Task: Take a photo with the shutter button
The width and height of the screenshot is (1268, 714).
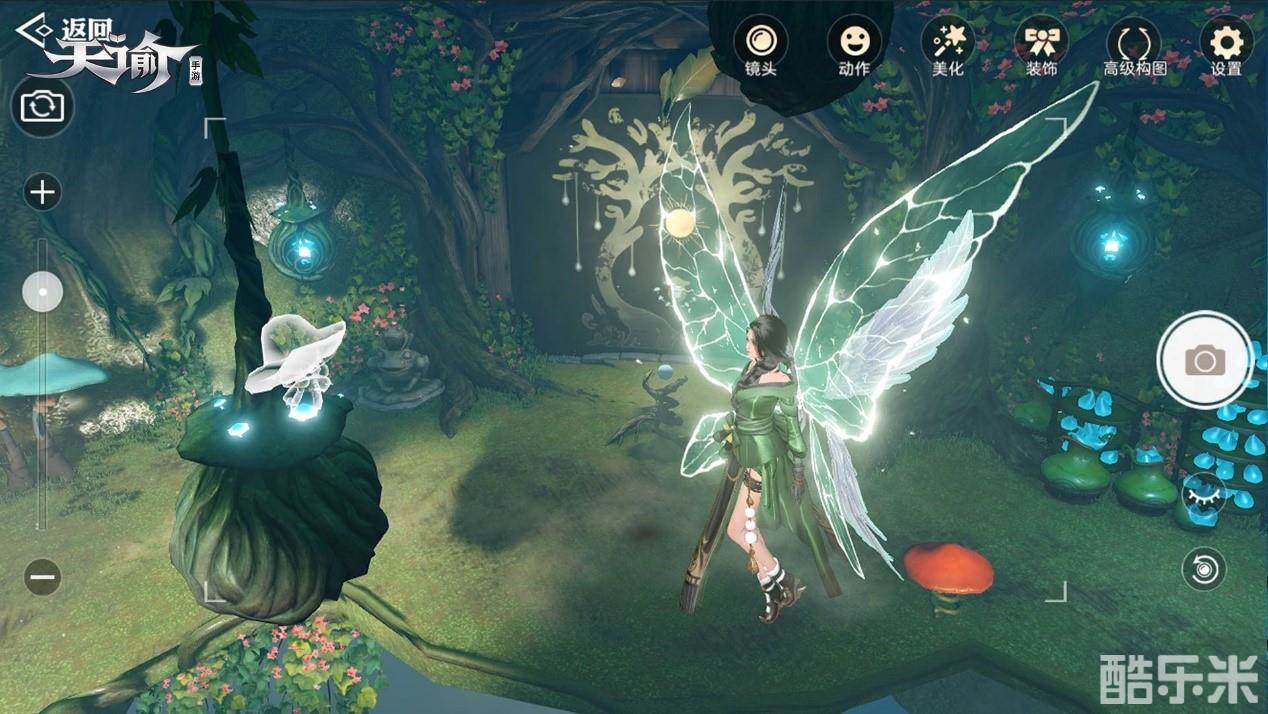Action: pyautogui.click(x=1205, y=360)
